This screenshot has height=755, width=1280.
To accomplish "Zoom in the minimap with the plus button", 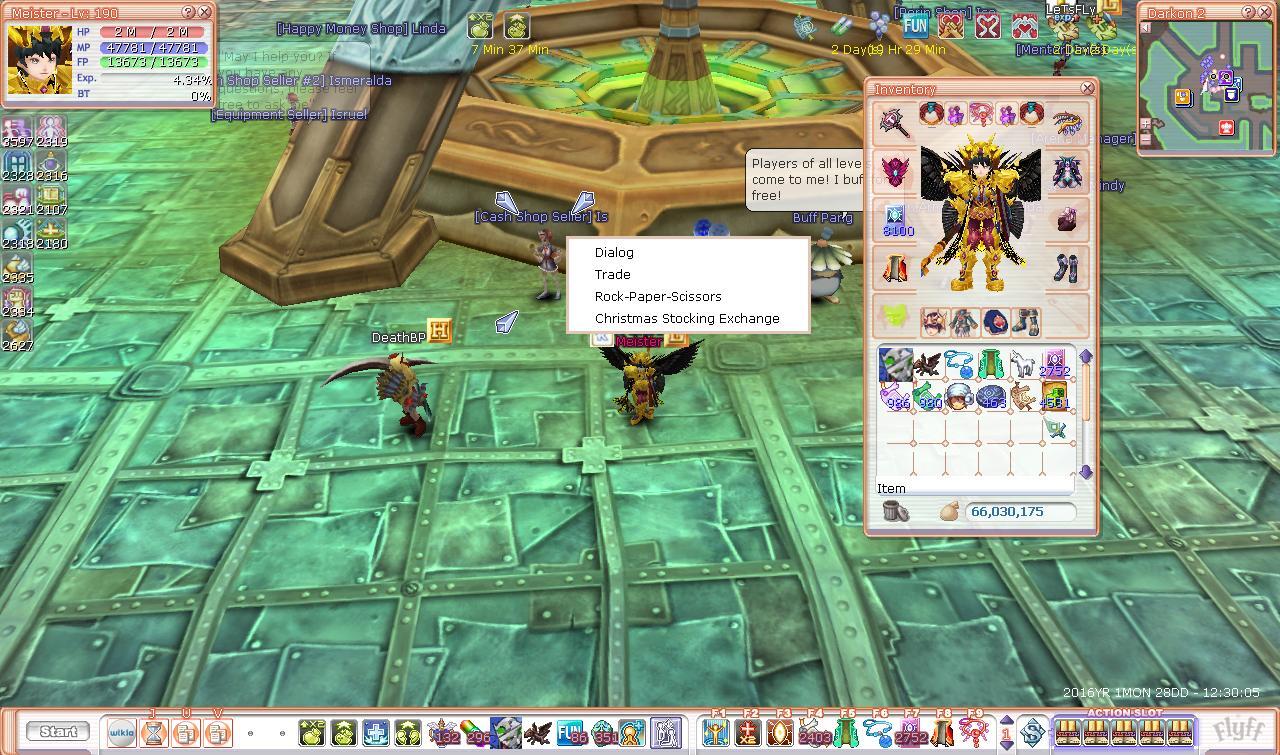I will point(1146,124).
